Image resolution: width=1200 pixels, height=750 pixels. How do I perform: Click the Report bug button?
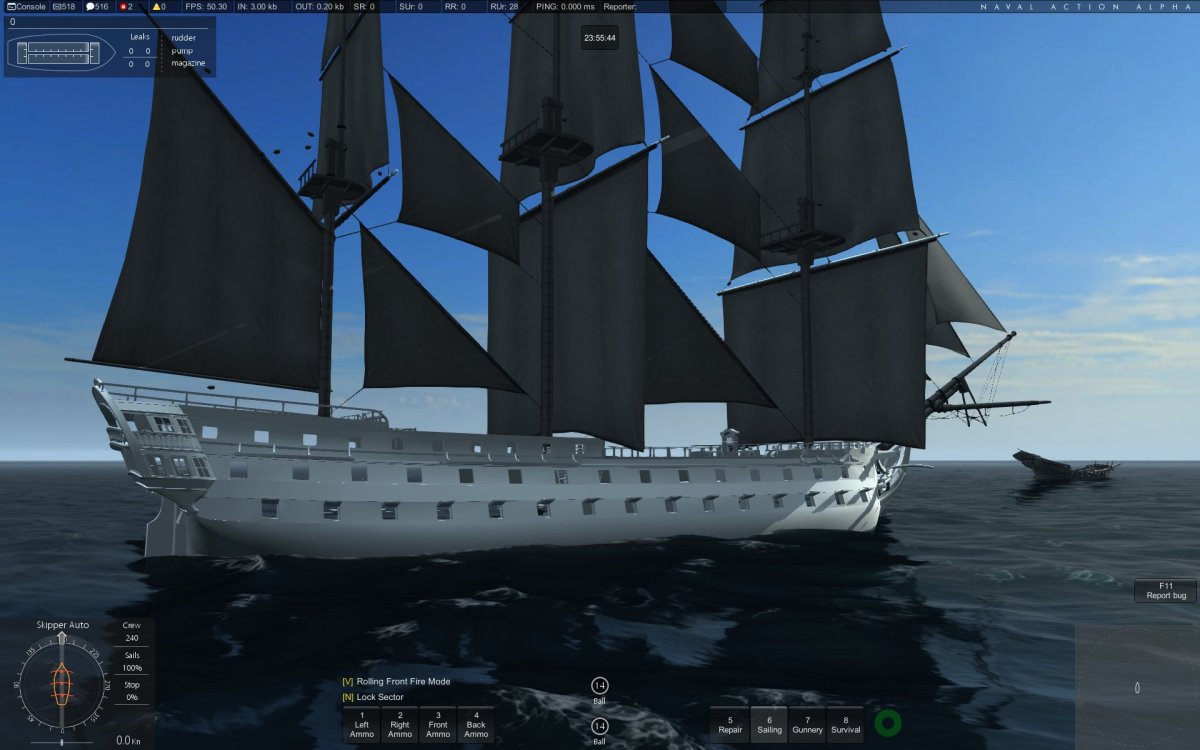1166,590
